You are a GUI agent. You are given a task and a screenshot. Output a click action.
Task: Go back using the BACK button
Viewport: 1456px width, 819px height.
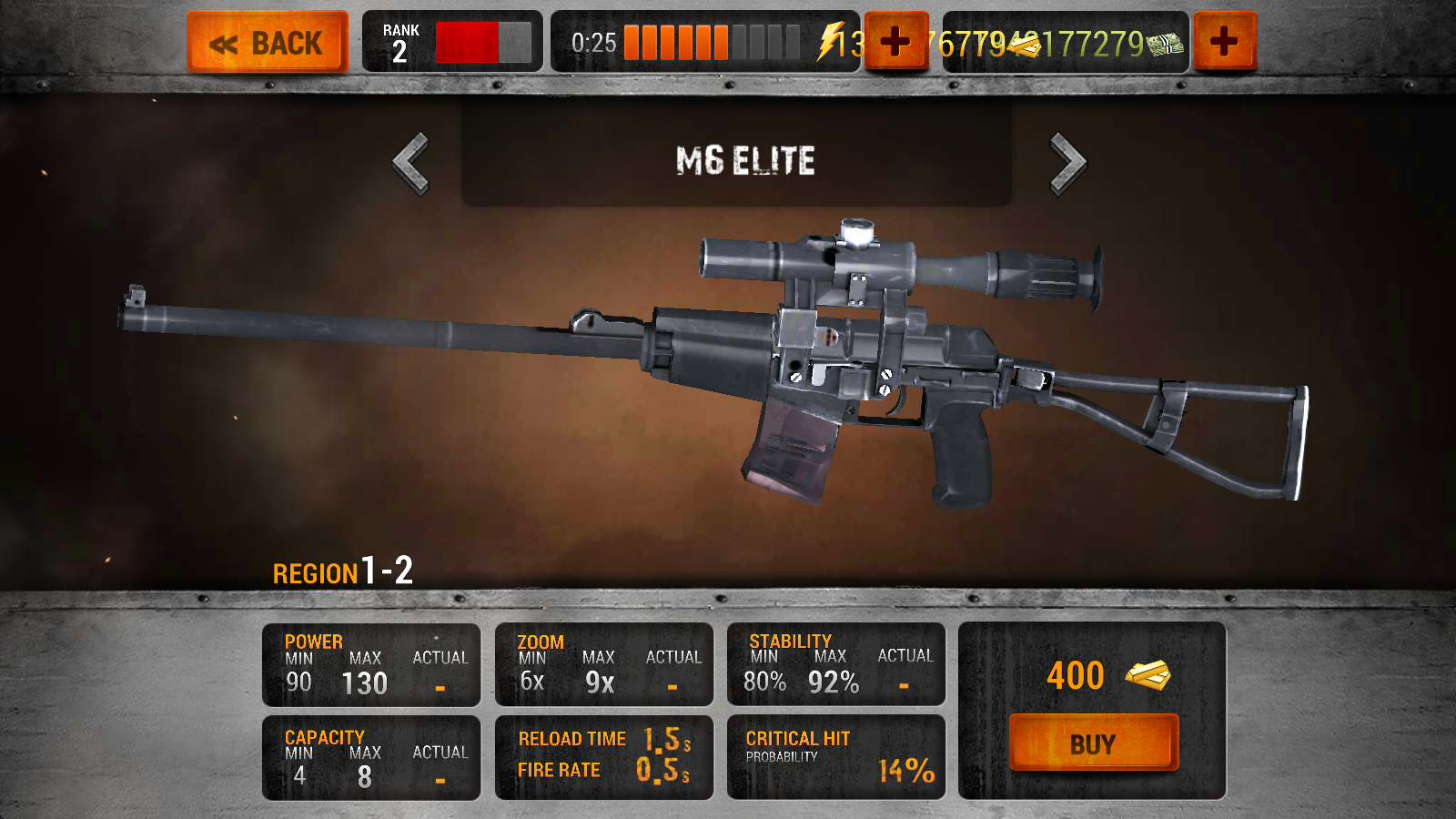268,42
